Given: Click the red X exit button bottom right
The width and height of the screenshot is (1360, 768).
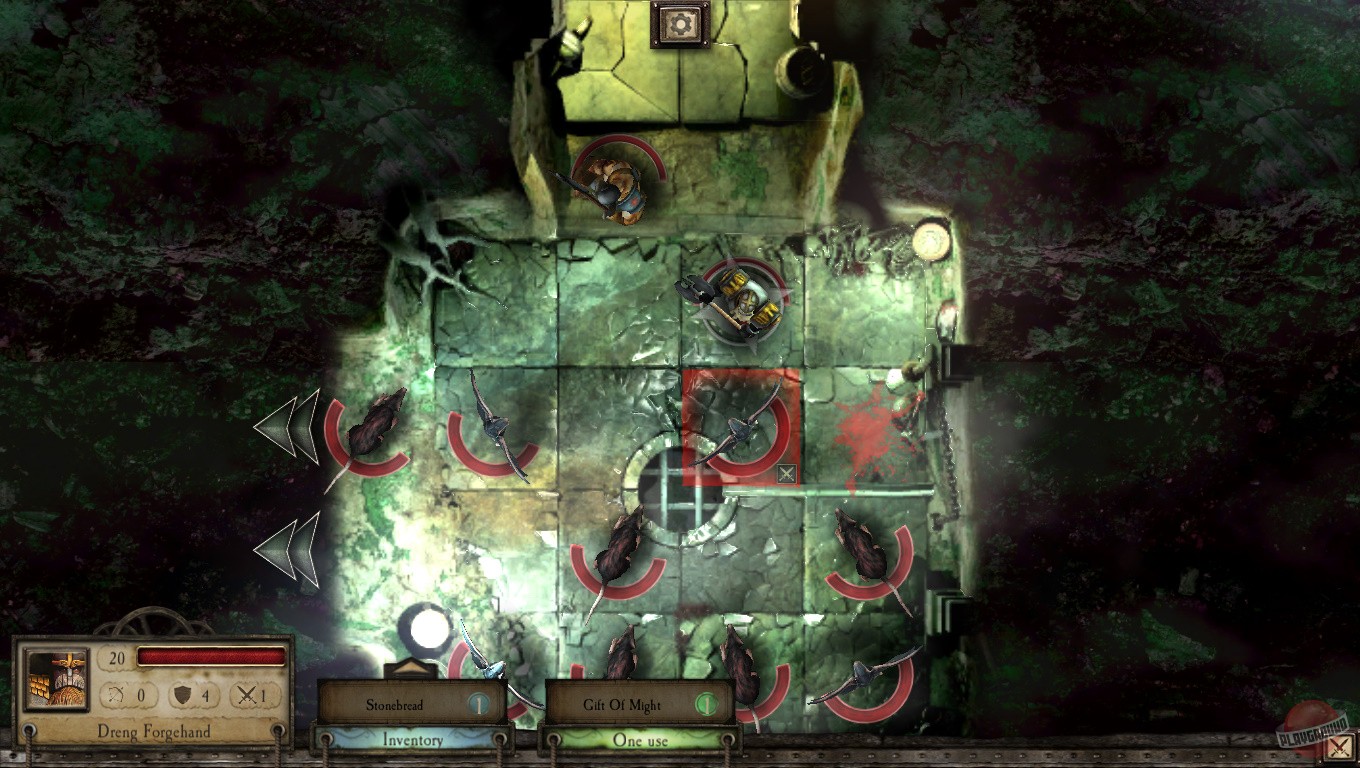Looking at the screenshot, I should click(x=1340, y=747).
